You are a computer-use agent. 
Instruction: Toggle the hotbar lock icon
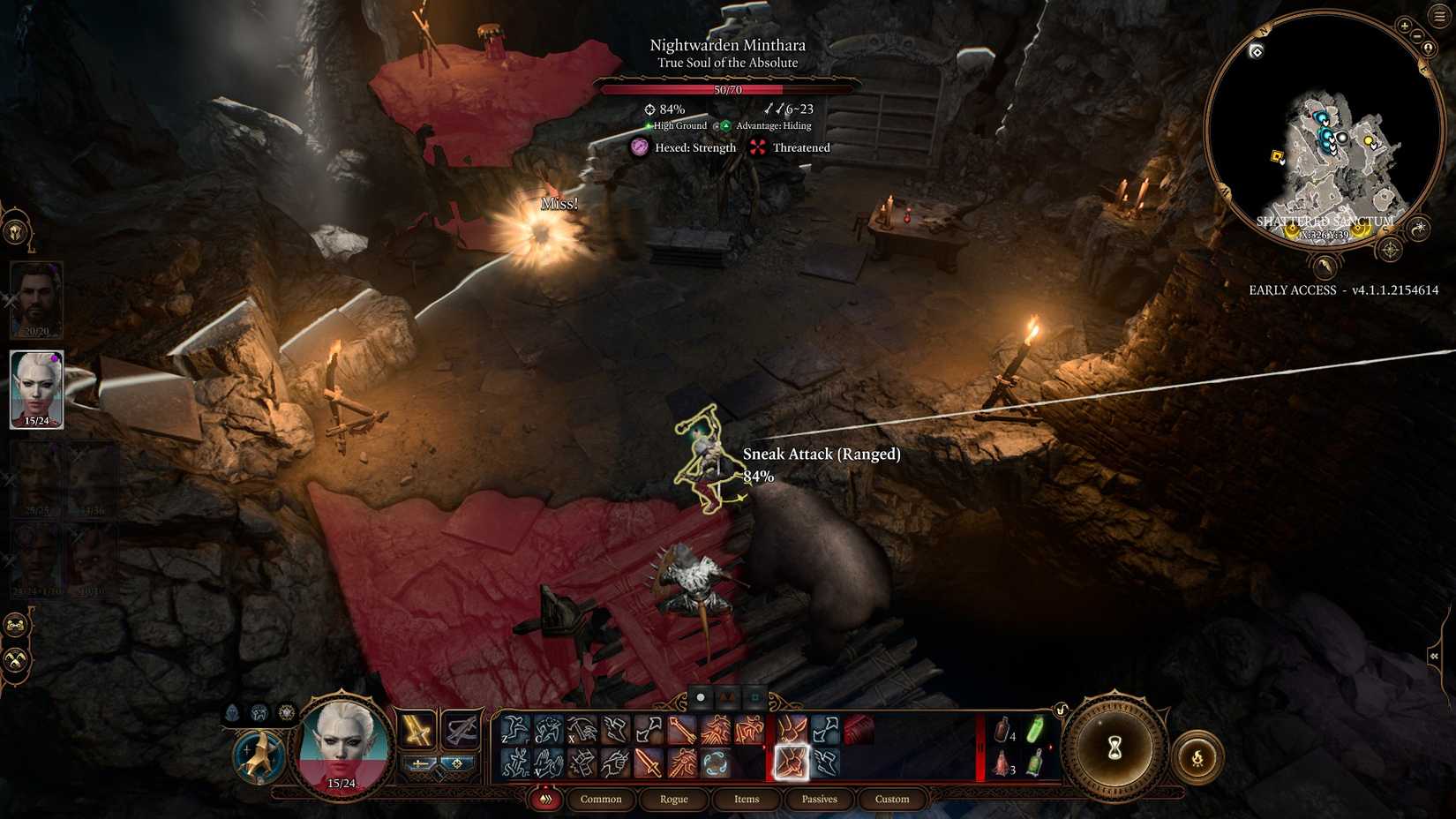point(1062,710)
